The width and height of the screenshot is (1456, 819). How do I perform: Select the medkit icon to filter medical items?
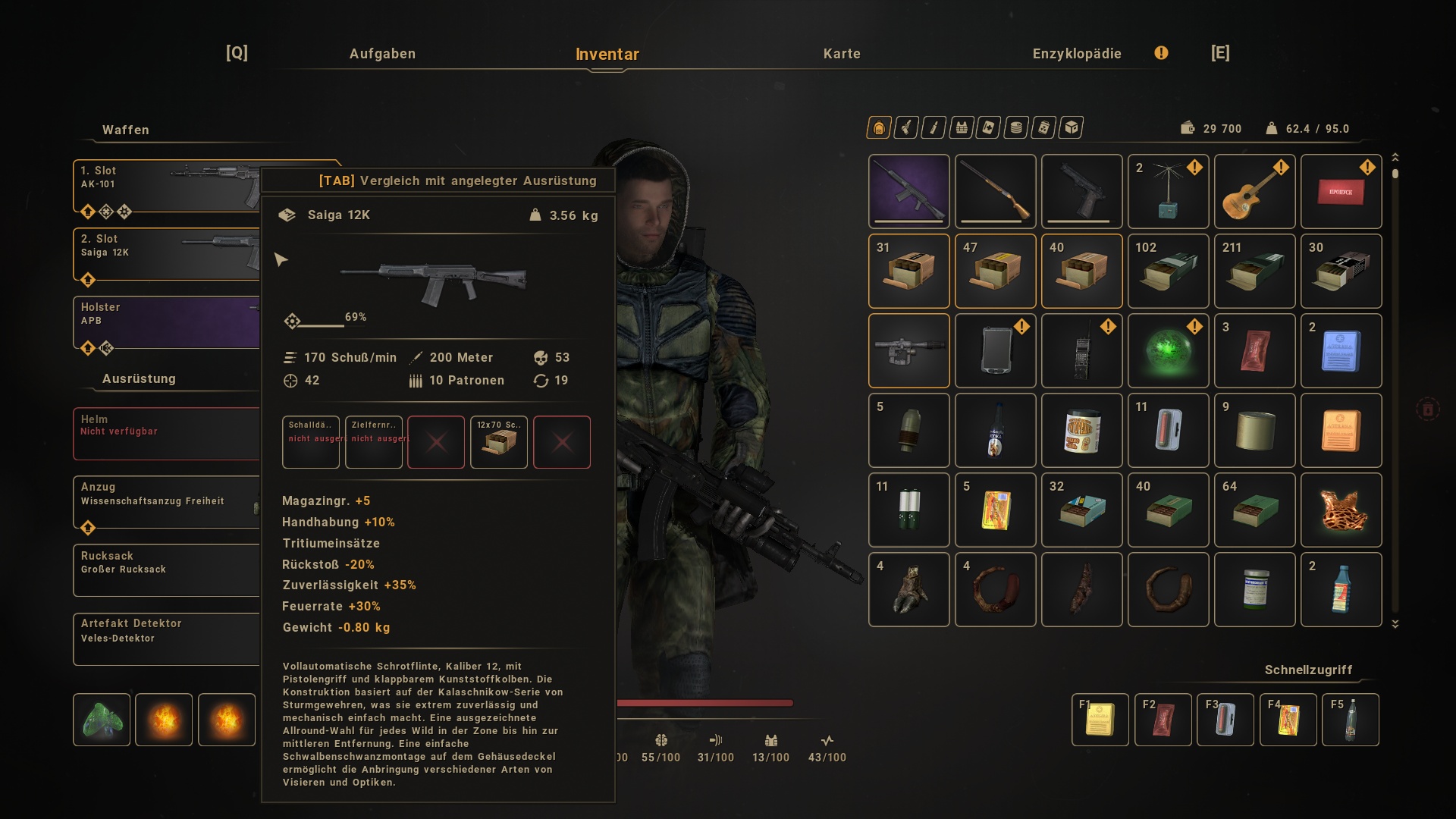987,127
